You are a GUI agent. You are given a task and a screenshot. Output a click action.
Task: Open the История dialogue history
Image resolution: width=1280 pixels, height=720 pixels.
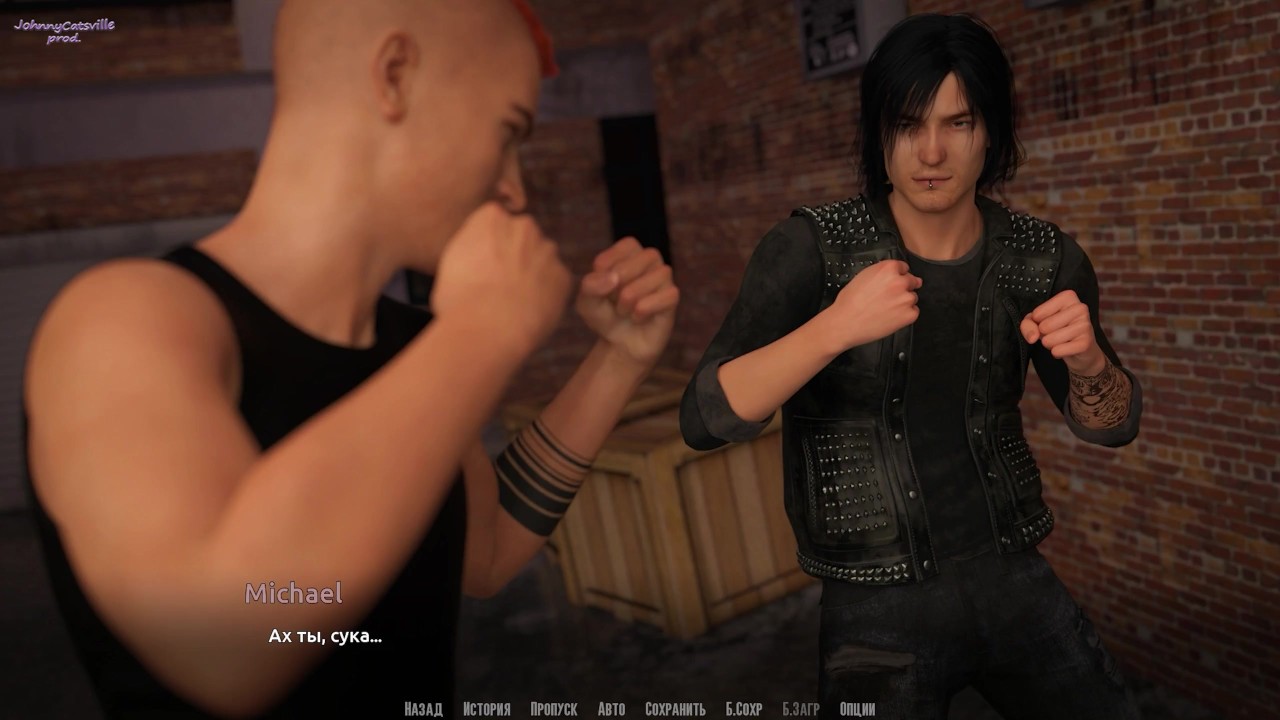click(x=486, y=709)
